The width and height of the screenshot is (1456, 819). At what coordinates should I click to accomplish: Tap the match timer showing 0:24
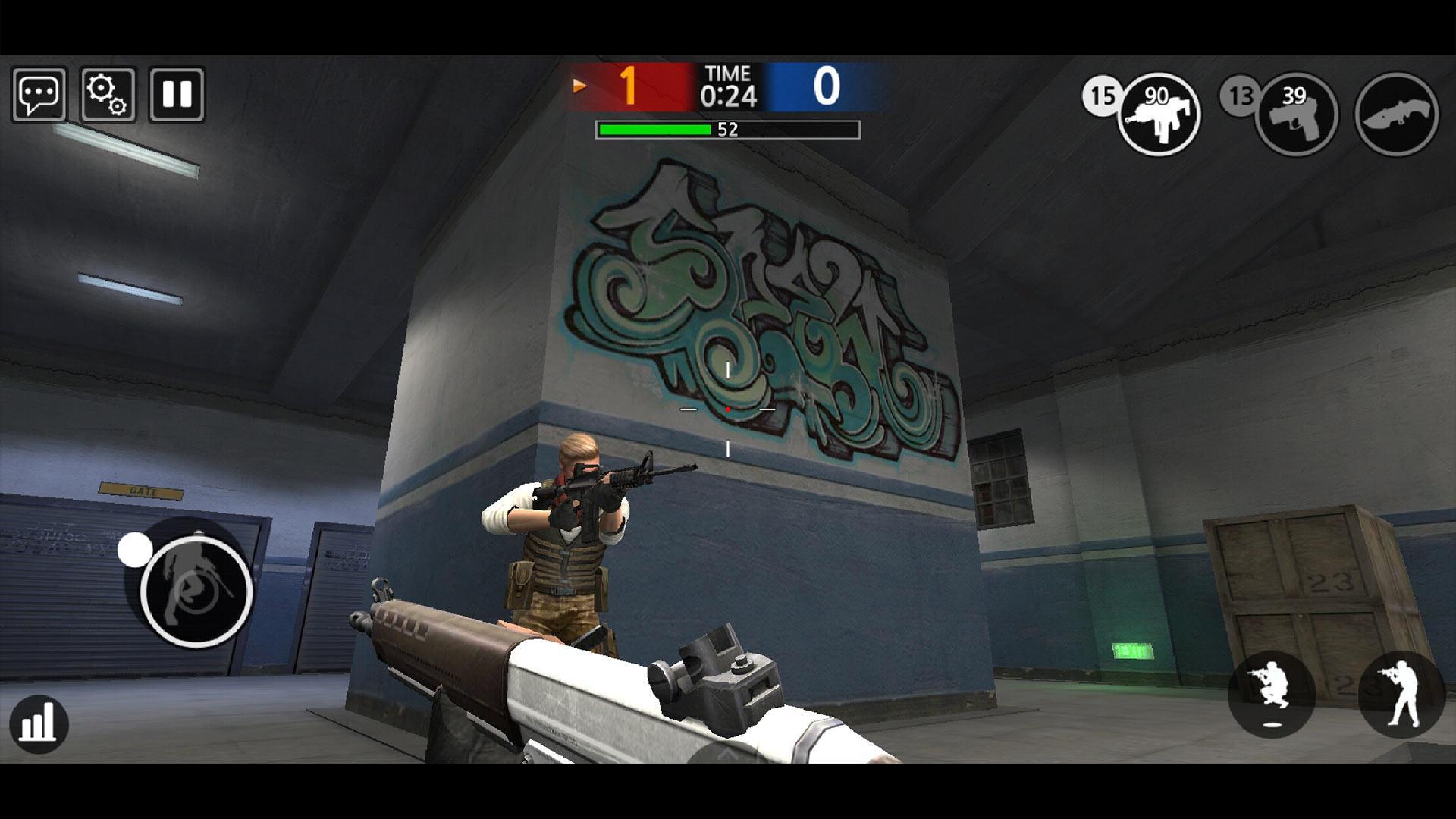coord(729,87)
